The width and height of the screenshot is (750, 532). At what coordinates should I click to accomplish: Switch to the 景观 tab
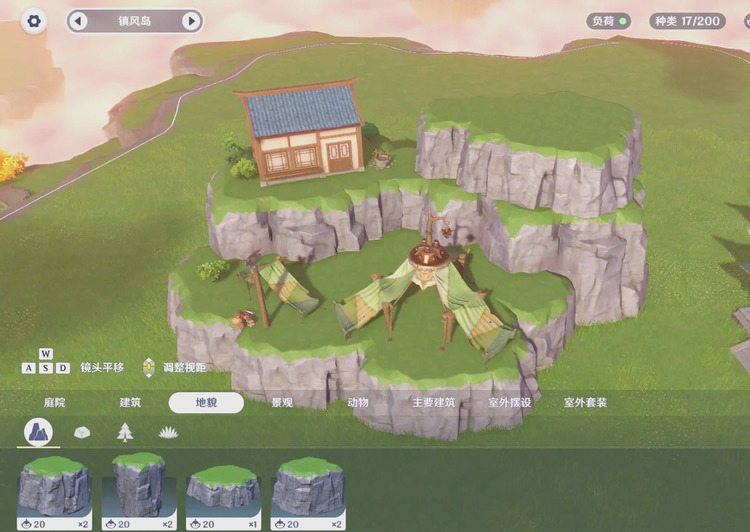(282, 403)
